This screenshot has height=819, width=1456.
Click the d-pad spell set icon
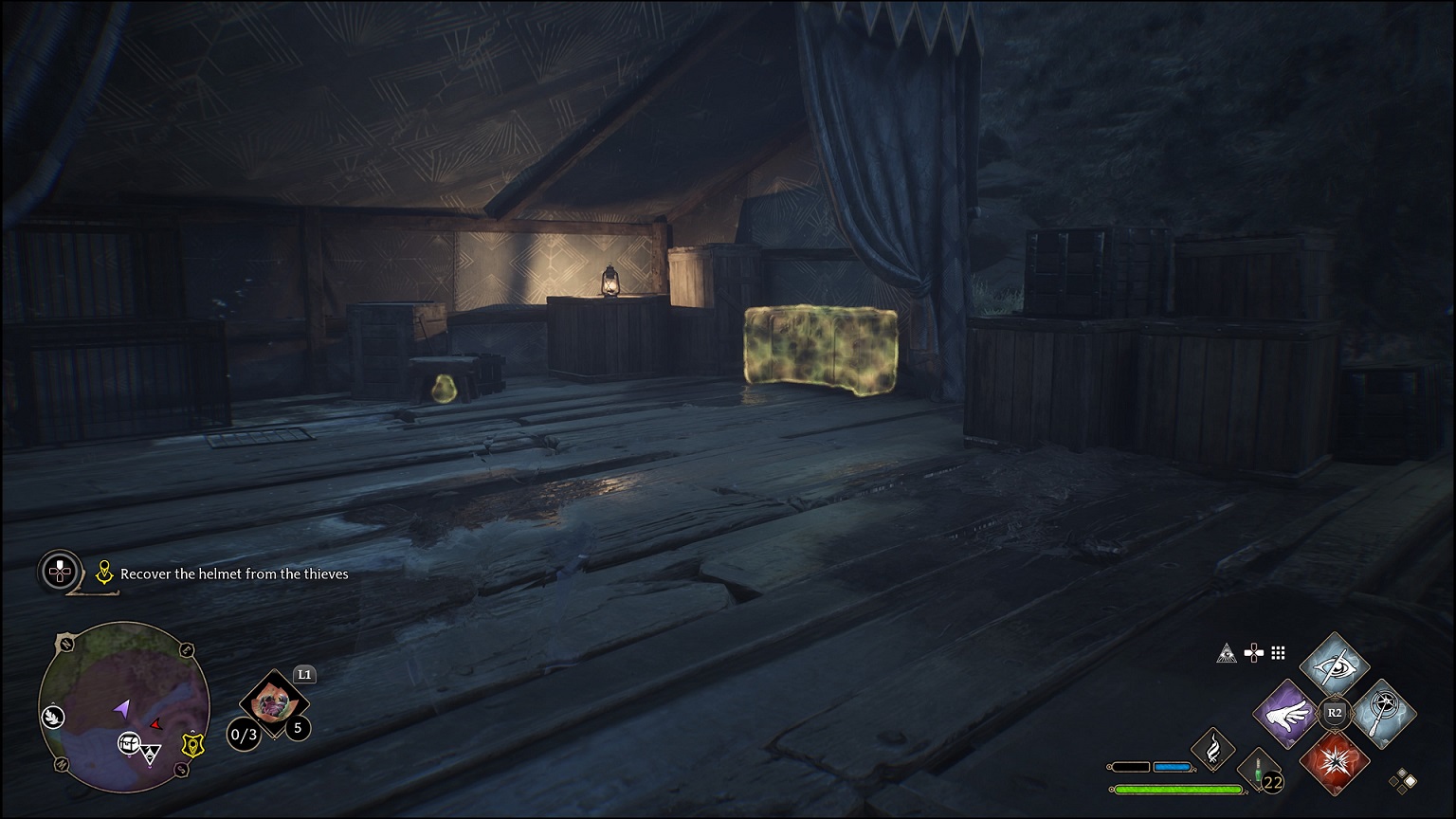(x=1253, y=652)
